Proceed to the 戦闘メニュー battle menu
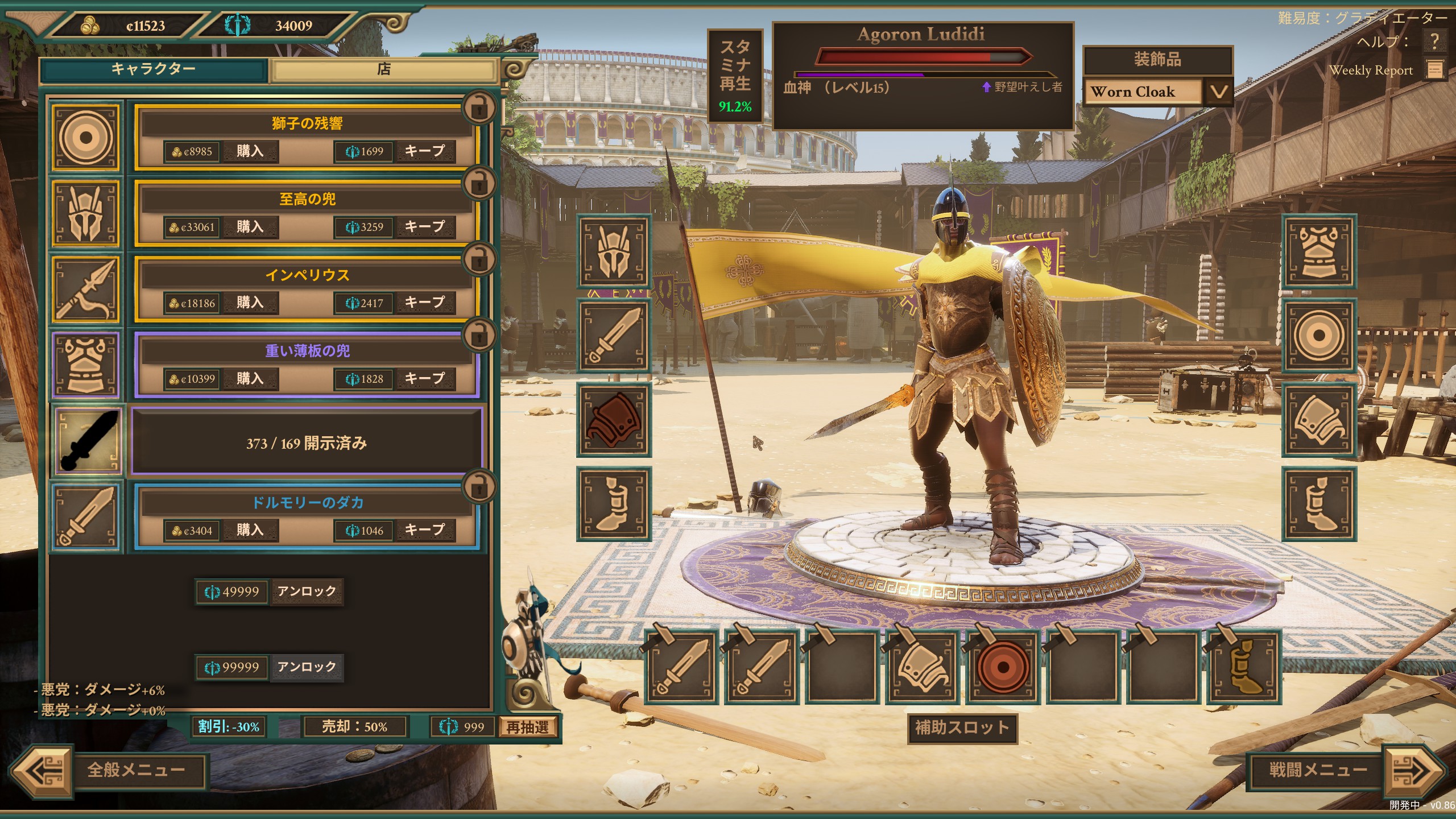 [1318, 771]
